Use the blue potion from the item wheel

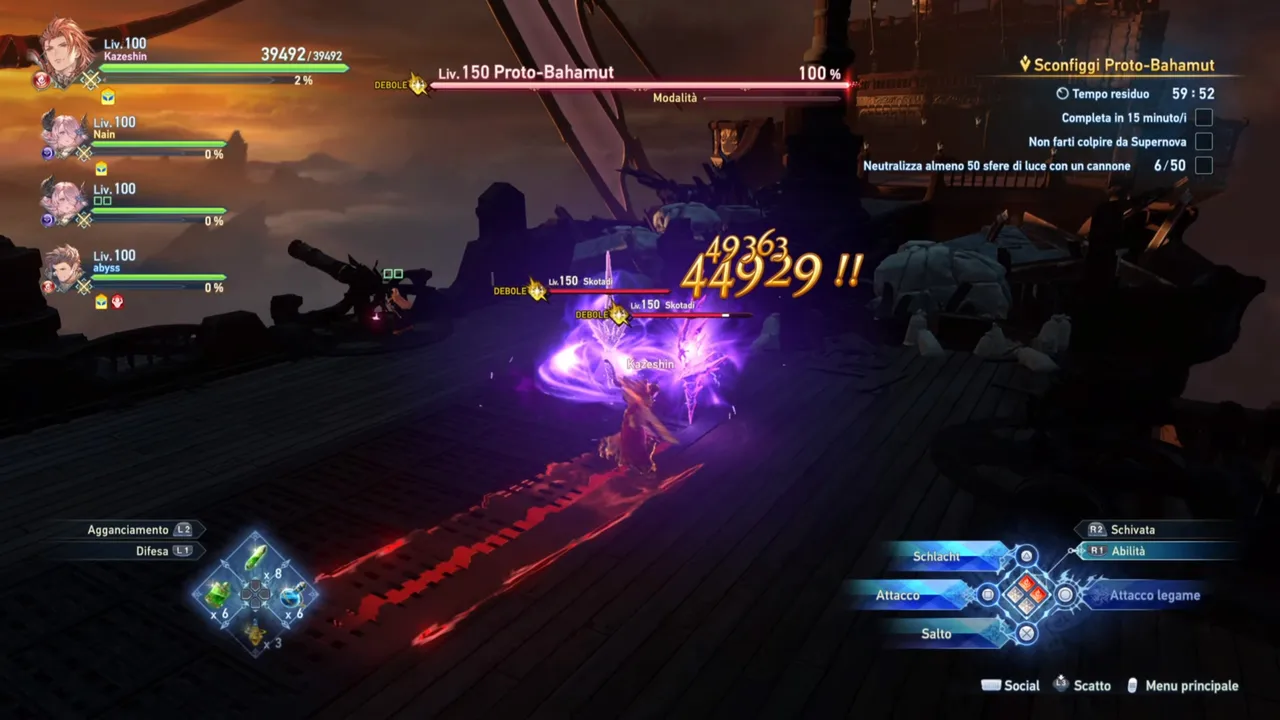tap(291, 595)
